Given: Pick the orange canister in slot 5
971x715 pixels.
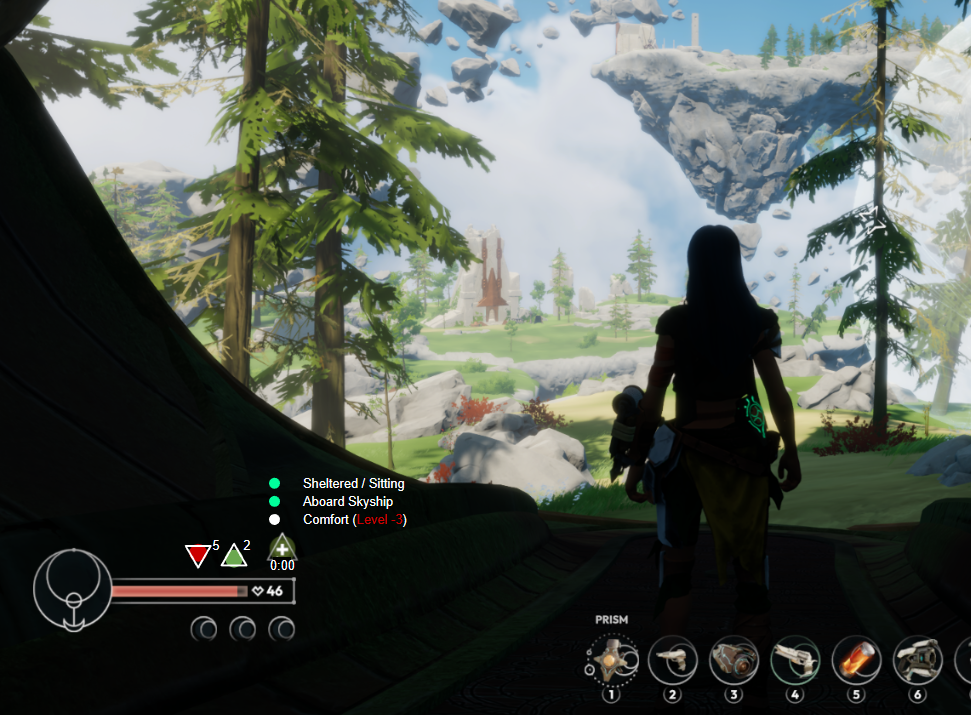Looking at the screenshot, I should pyautogui.click(x=856, y=660).
